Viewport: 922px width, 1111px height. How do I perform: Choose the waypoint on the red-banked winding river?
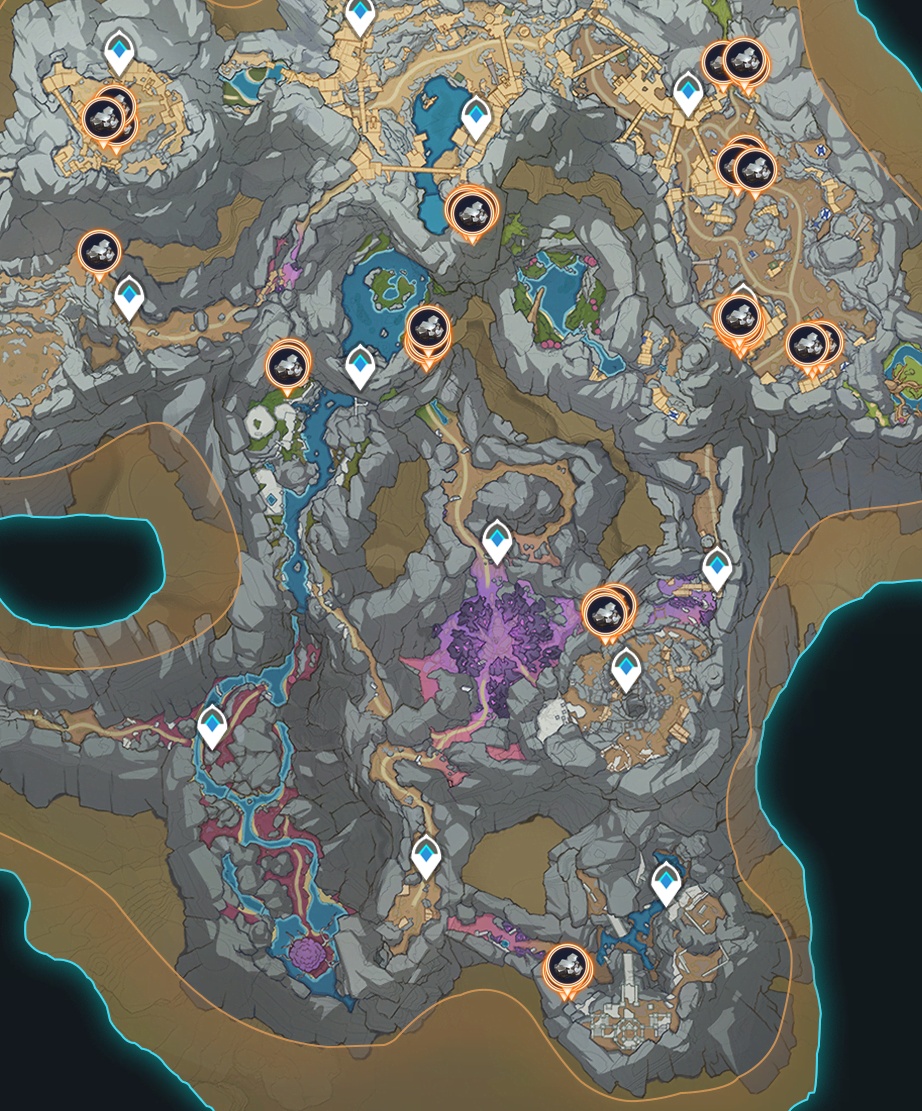tap(212, 725)
